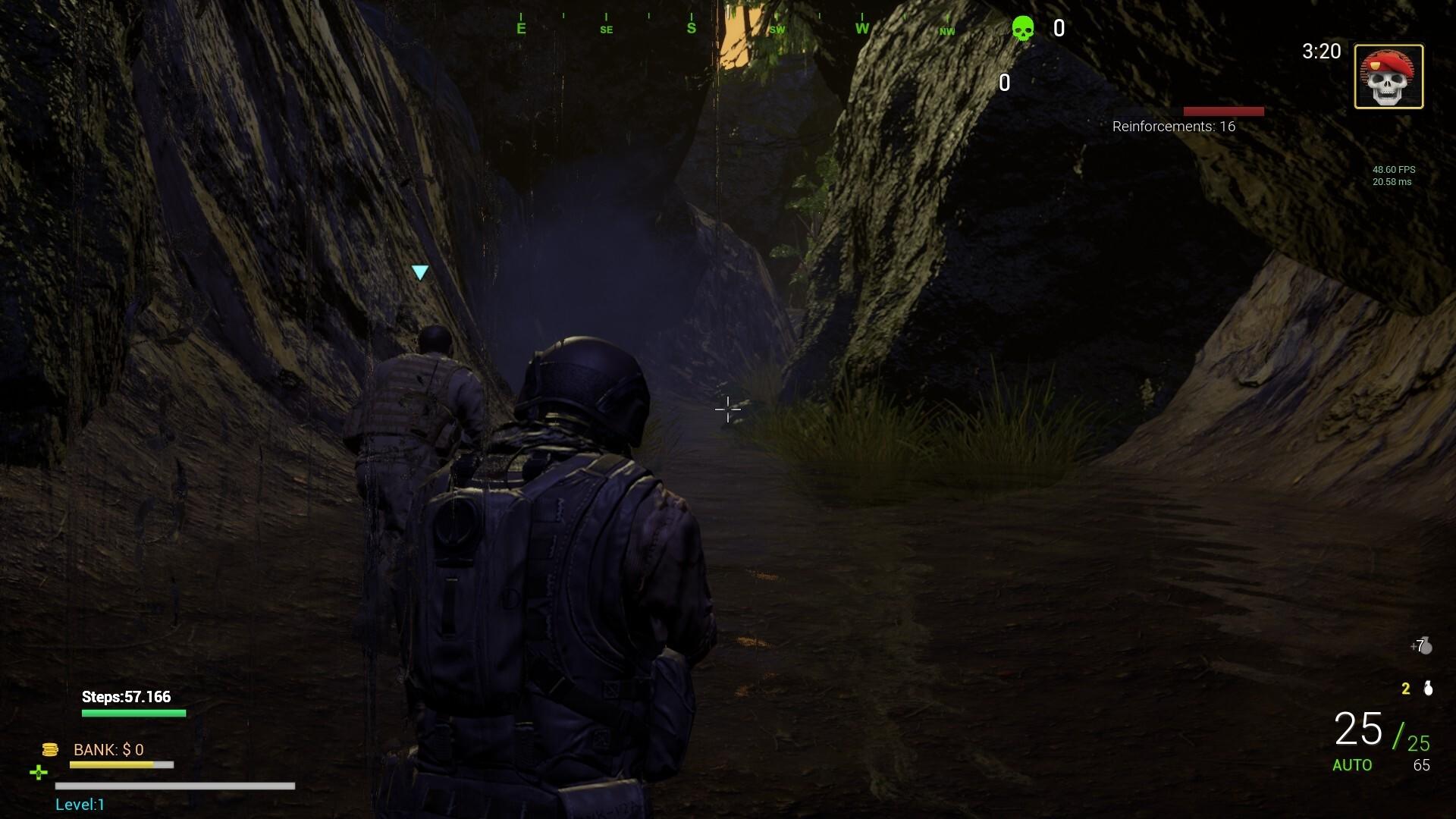Click the Level:1 text label

coord(79,805)
